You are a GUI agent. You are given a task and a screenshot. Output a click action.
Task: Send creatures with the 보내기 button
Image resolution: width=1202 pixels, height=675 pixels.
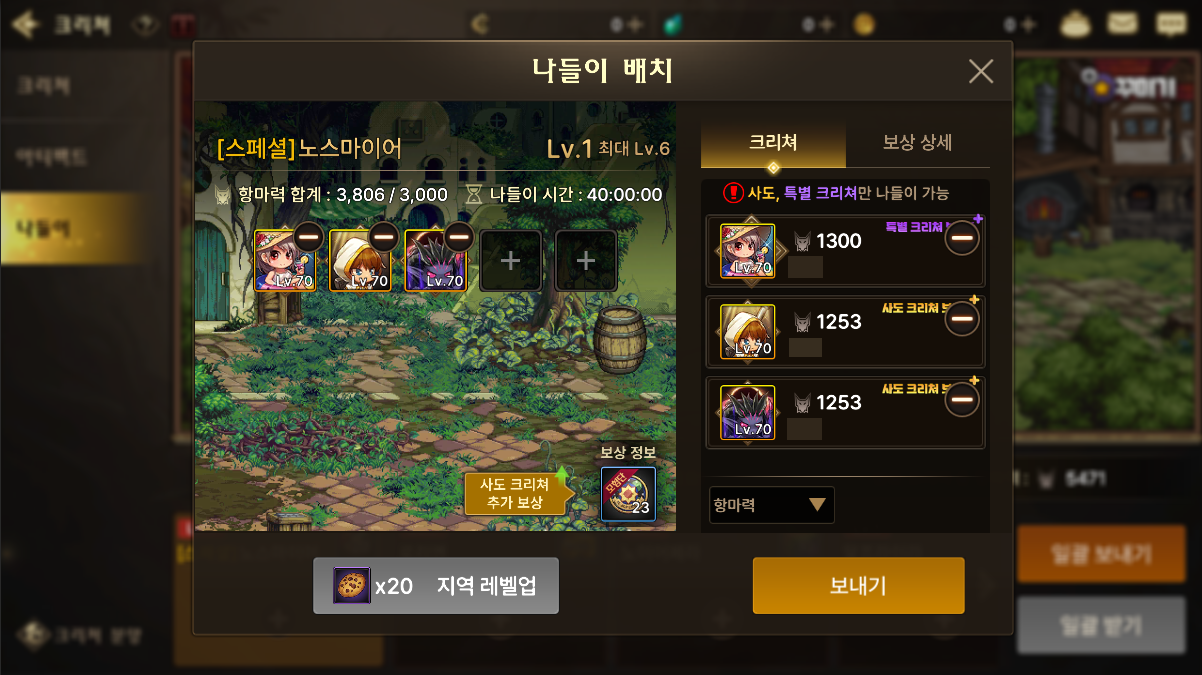tap(858, 585)
